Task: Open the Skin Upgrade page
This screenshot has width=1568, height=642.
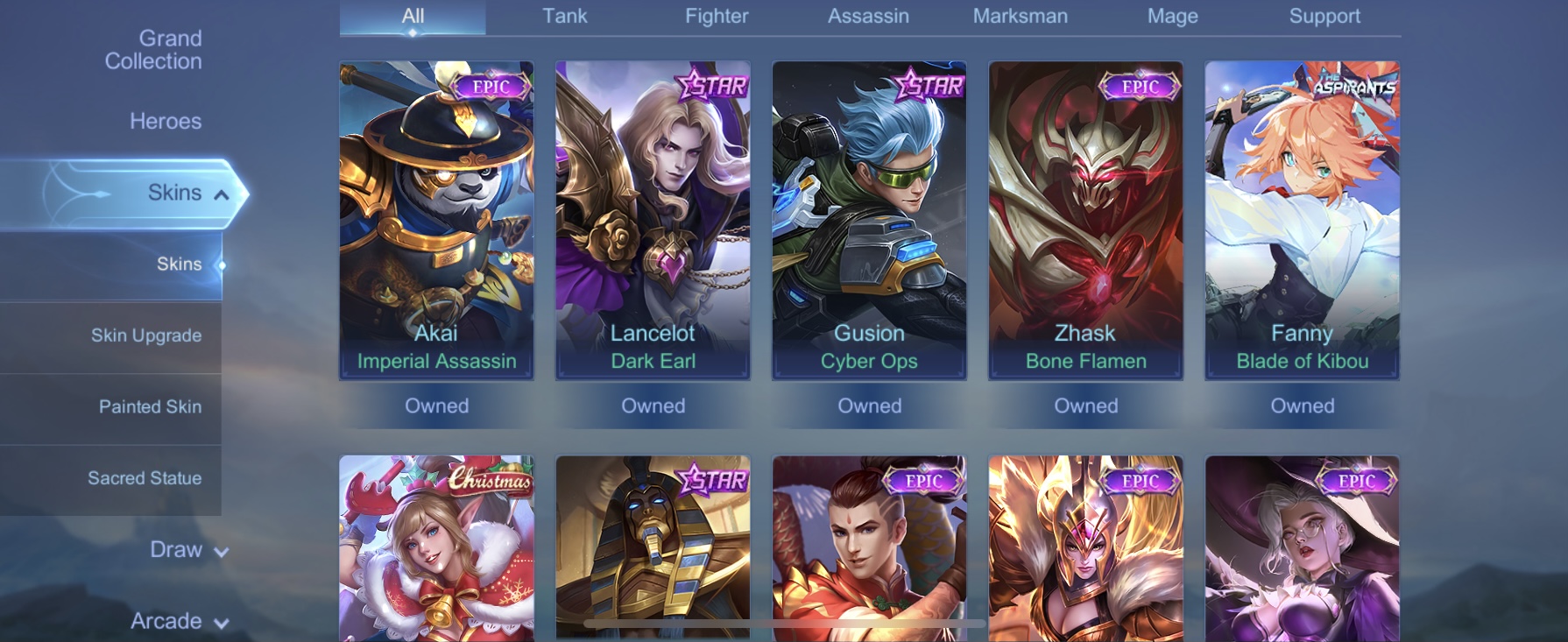Action: 145,335
